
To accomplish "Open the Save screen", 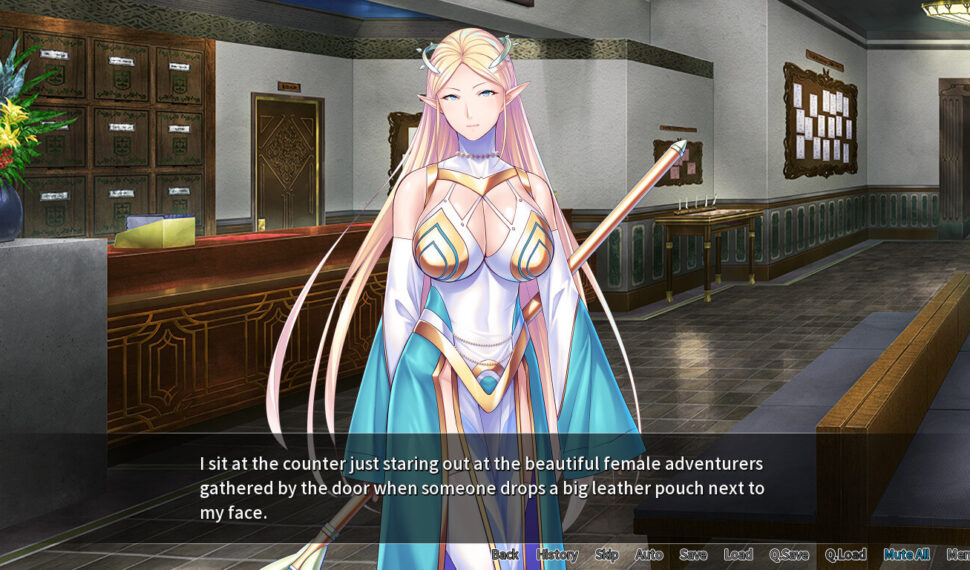I will 693,554.
